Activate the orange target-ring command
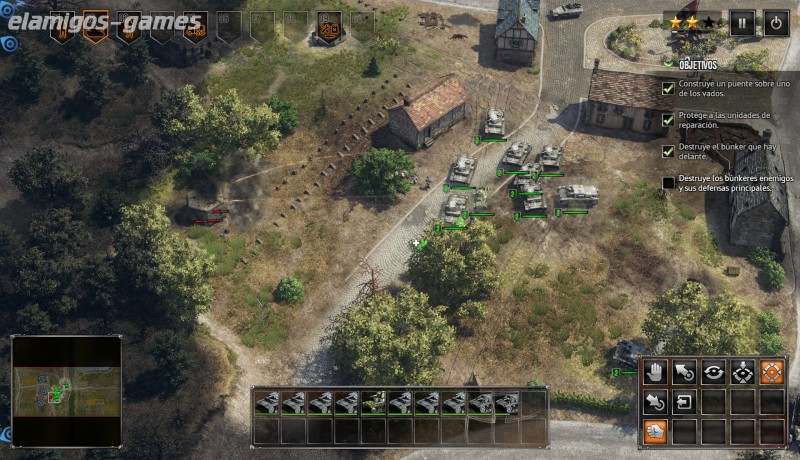This screenshot has width=800, height=460. click(771, 373)
